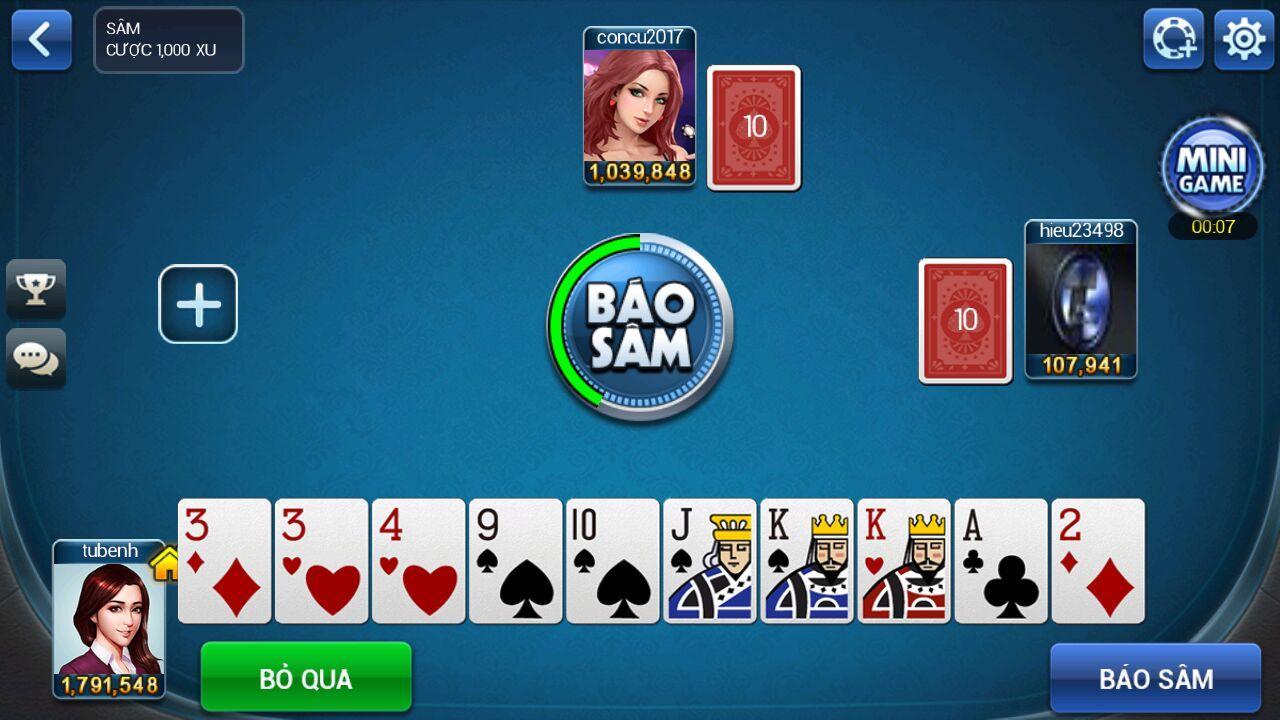Screen dimensions: 1280x720
Task: Click the trophy leaderboard icon
Action: click(x=36, y=290)
